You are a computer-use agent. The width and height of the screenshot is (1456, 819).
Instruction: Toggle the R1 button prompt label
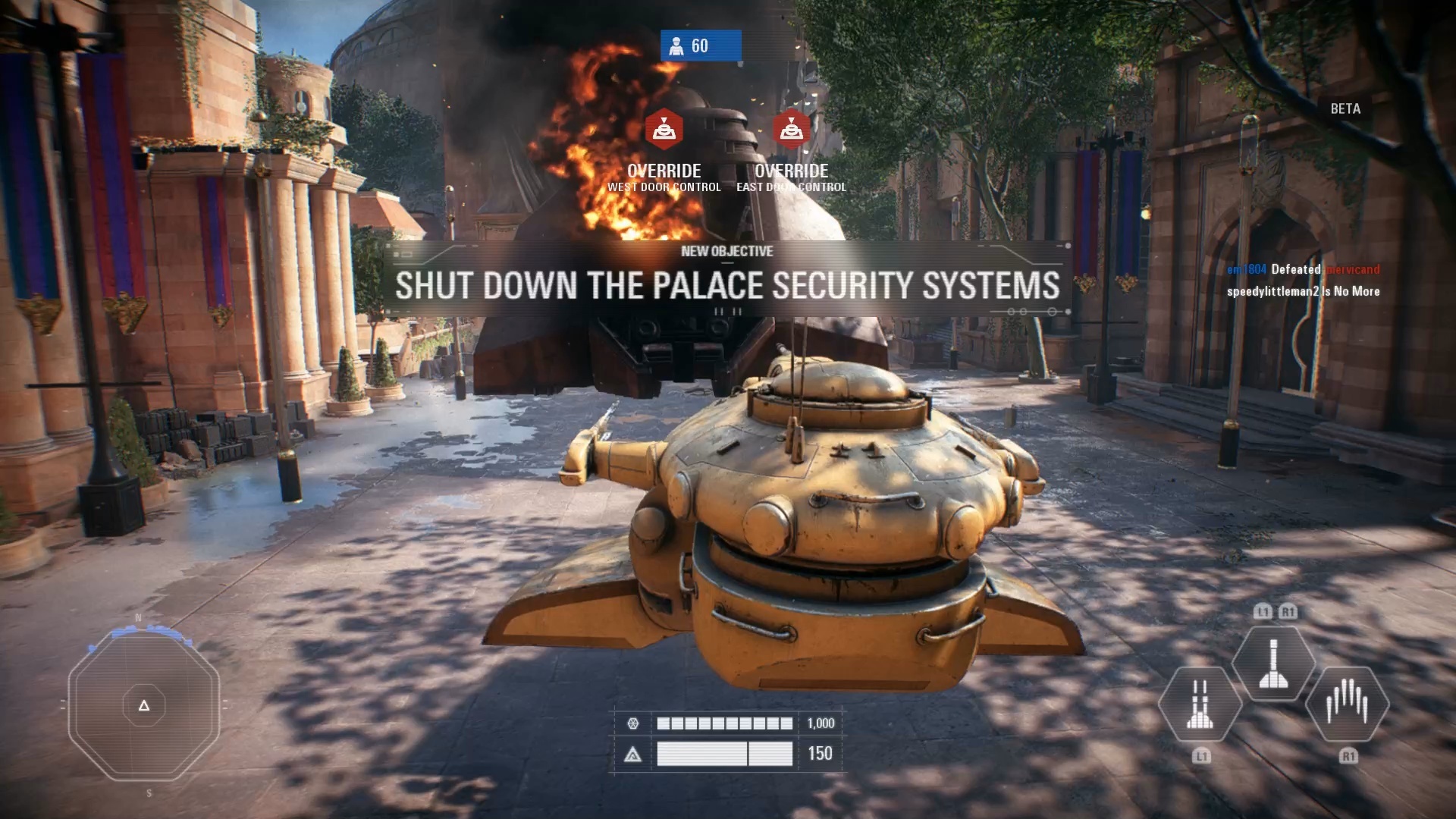(x=1348, y=755)
